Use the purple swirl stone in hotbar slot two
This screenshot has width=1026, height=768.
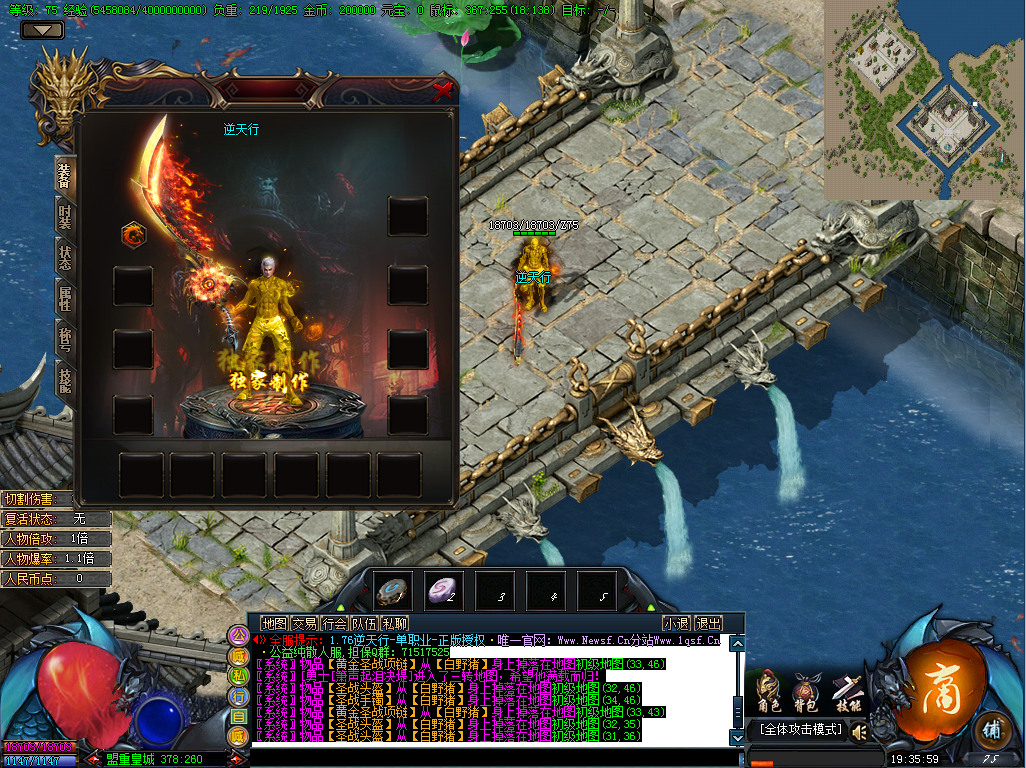(x=444, y=590)
